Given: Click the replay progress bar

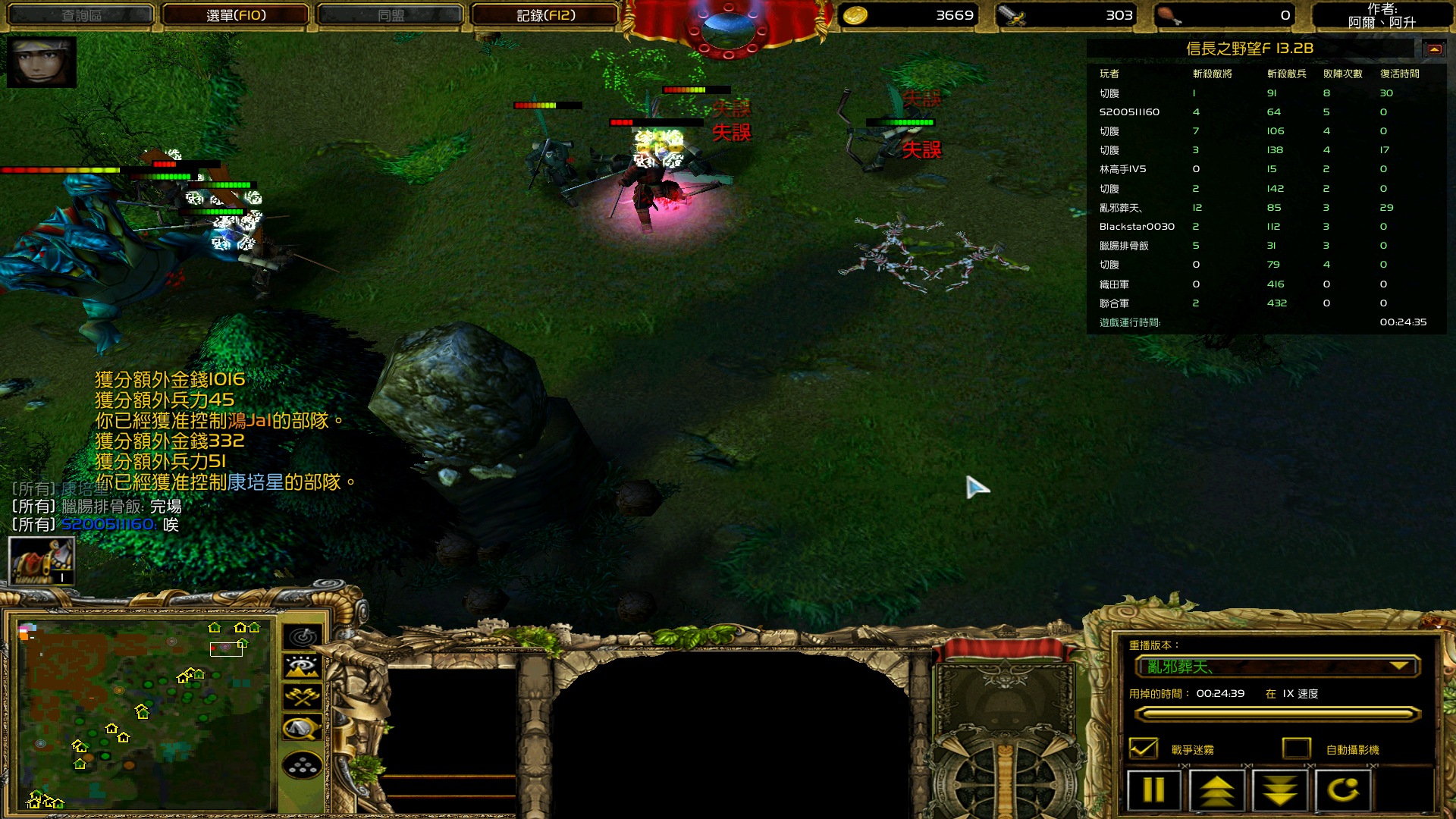Looking at the screenshot, I should click(x=1277, y=714).
